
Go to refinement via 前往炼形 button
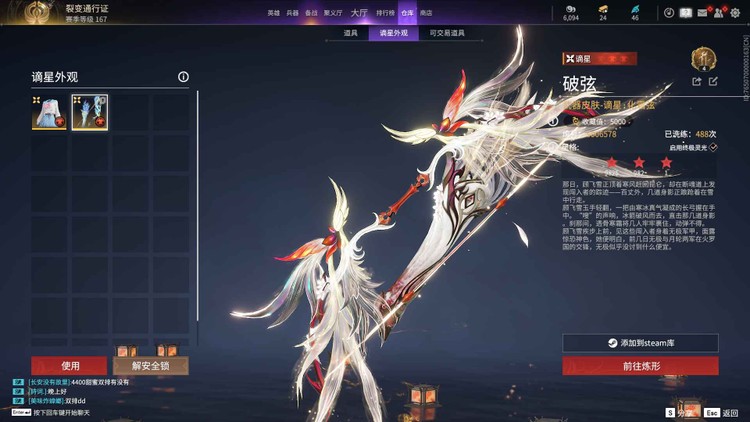tap(640, 366)
